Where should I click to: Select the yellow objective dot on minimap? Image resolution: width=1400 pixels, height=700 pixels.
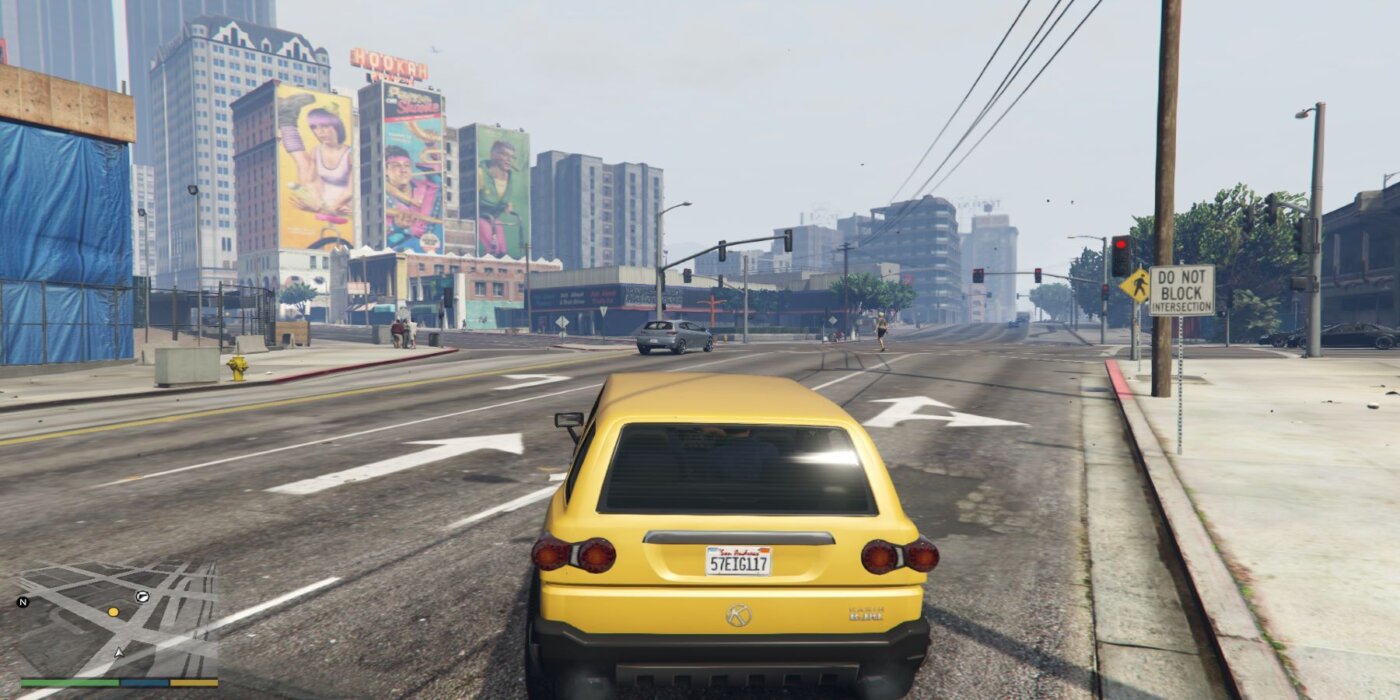pyautogui.click(x=113, y=611)
